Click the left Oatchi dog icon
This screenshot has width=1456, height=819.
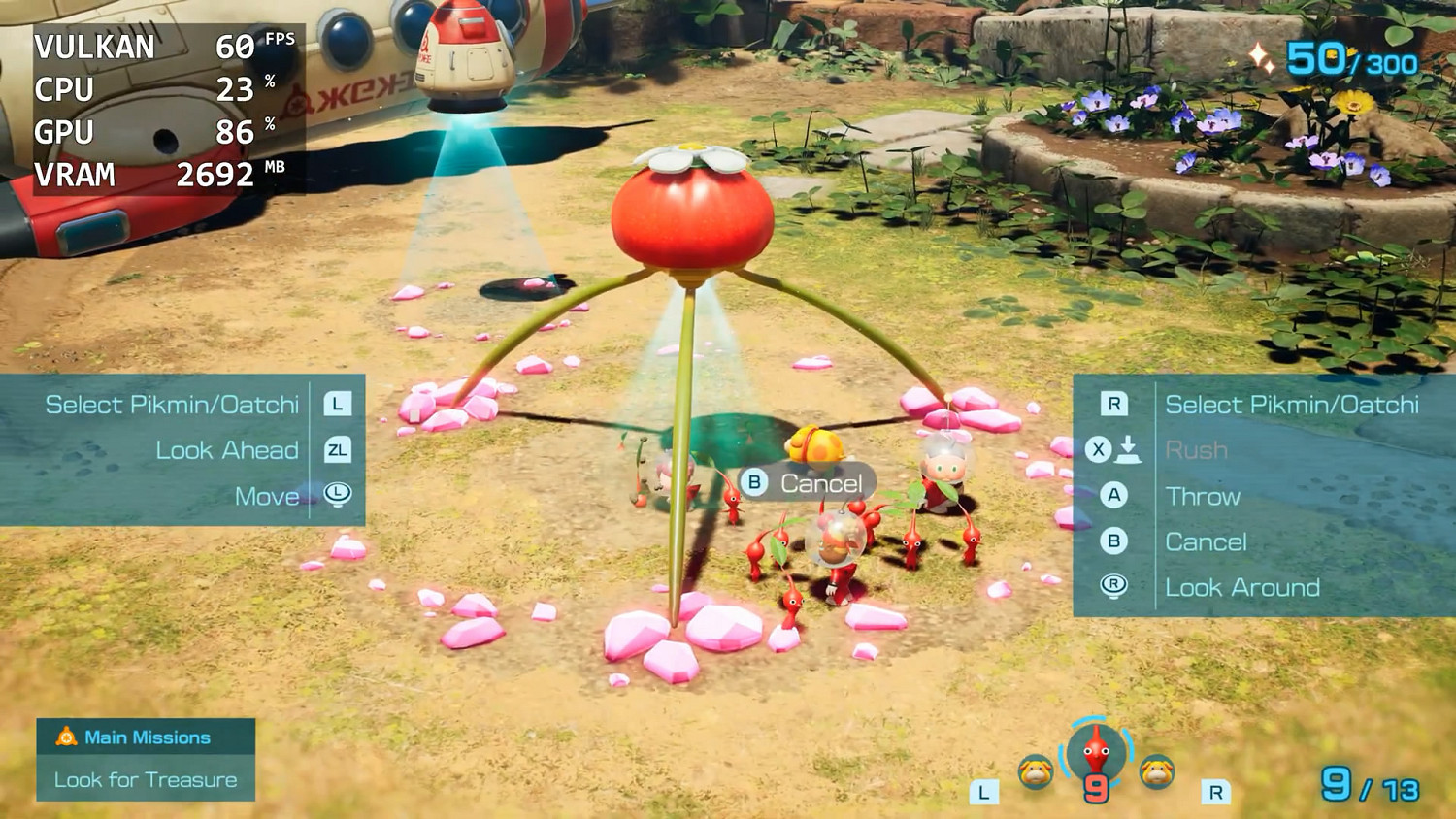(1035, 770)
